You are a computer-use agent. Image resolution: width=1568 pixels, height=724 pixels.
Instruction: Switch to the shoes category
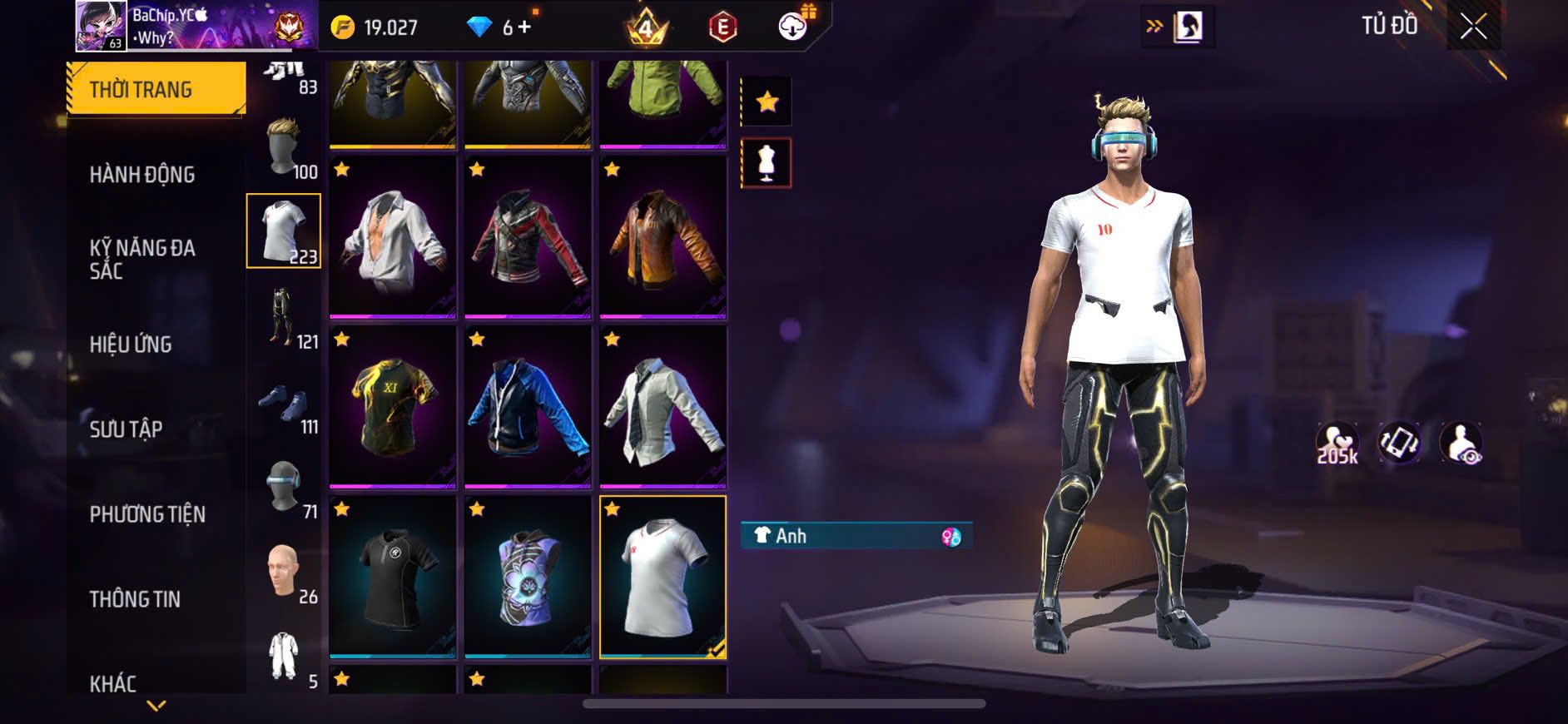[x=284, y=403]
